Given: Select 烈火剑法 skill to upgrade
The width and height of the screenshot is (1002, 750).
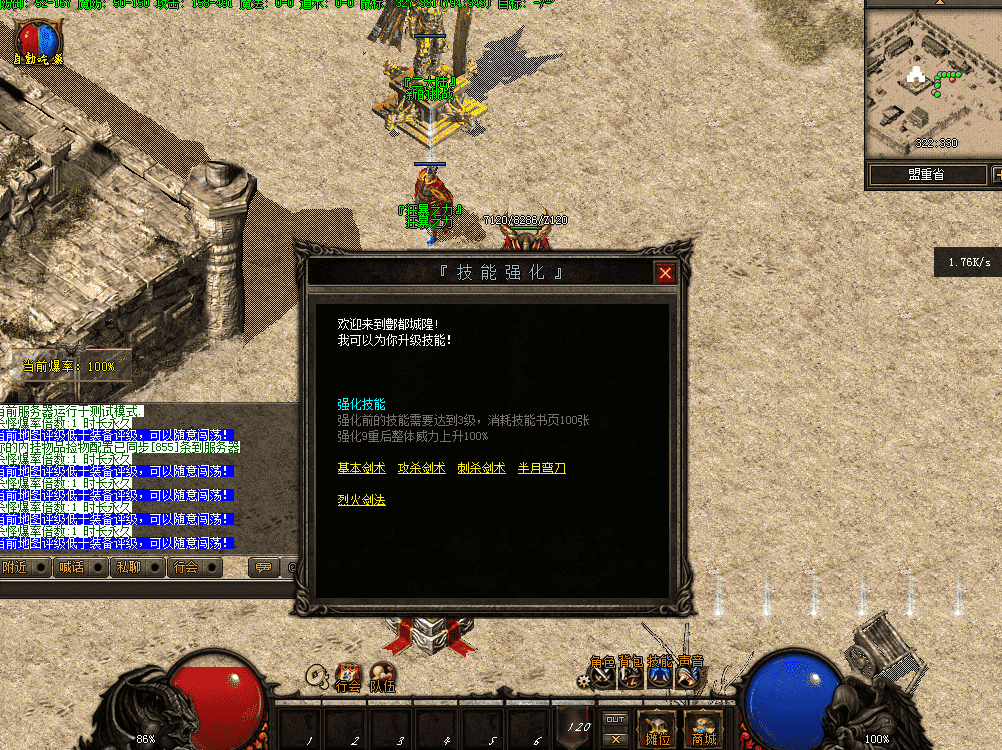Looking at the screenshot, I should [361, 500].
